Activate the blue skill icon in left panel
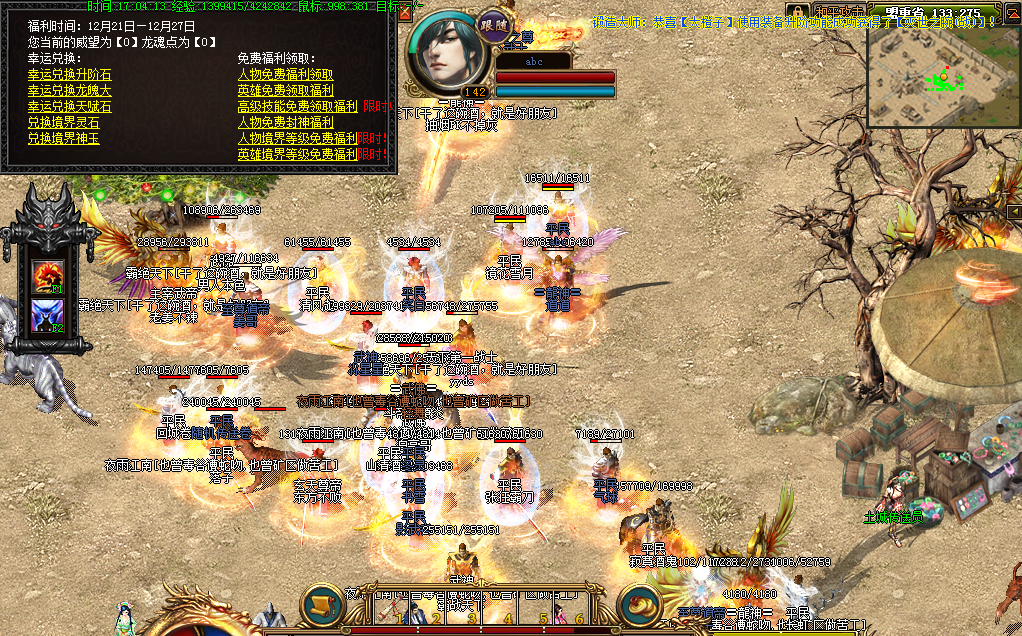 [46, 315]
